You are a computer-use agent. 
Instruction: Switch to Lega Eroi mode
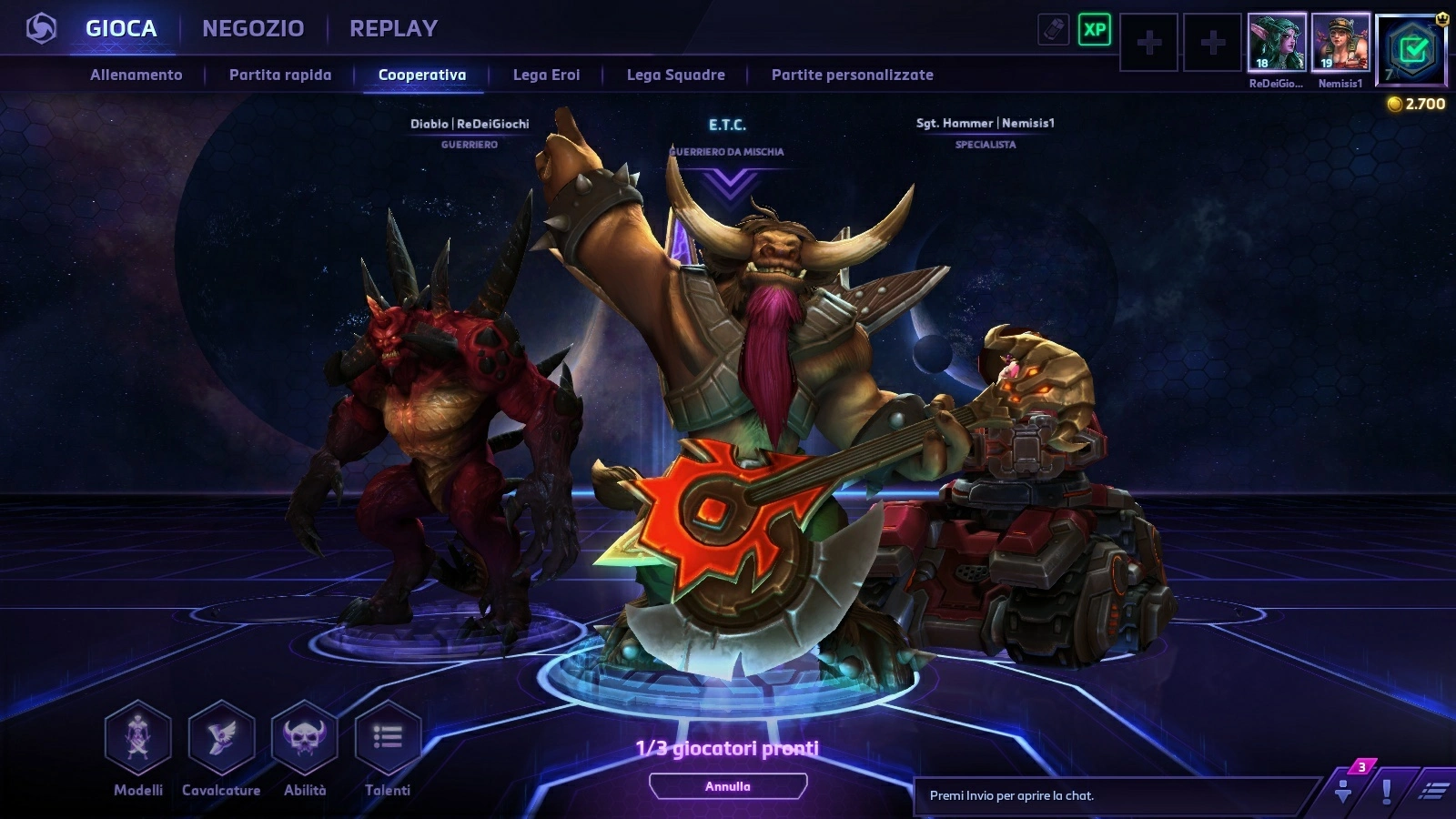point(546,75)
